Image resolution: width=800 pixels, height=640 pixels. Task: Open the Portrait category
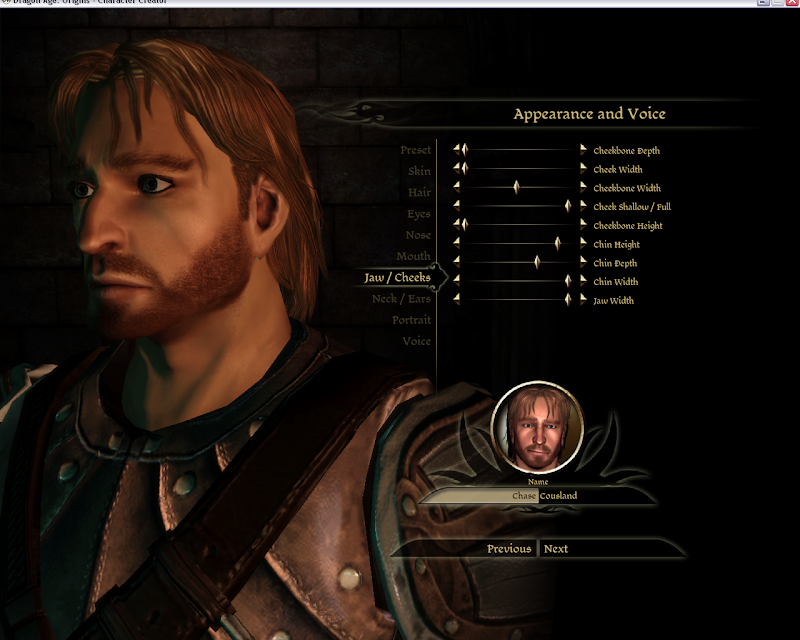pos(411,320)
